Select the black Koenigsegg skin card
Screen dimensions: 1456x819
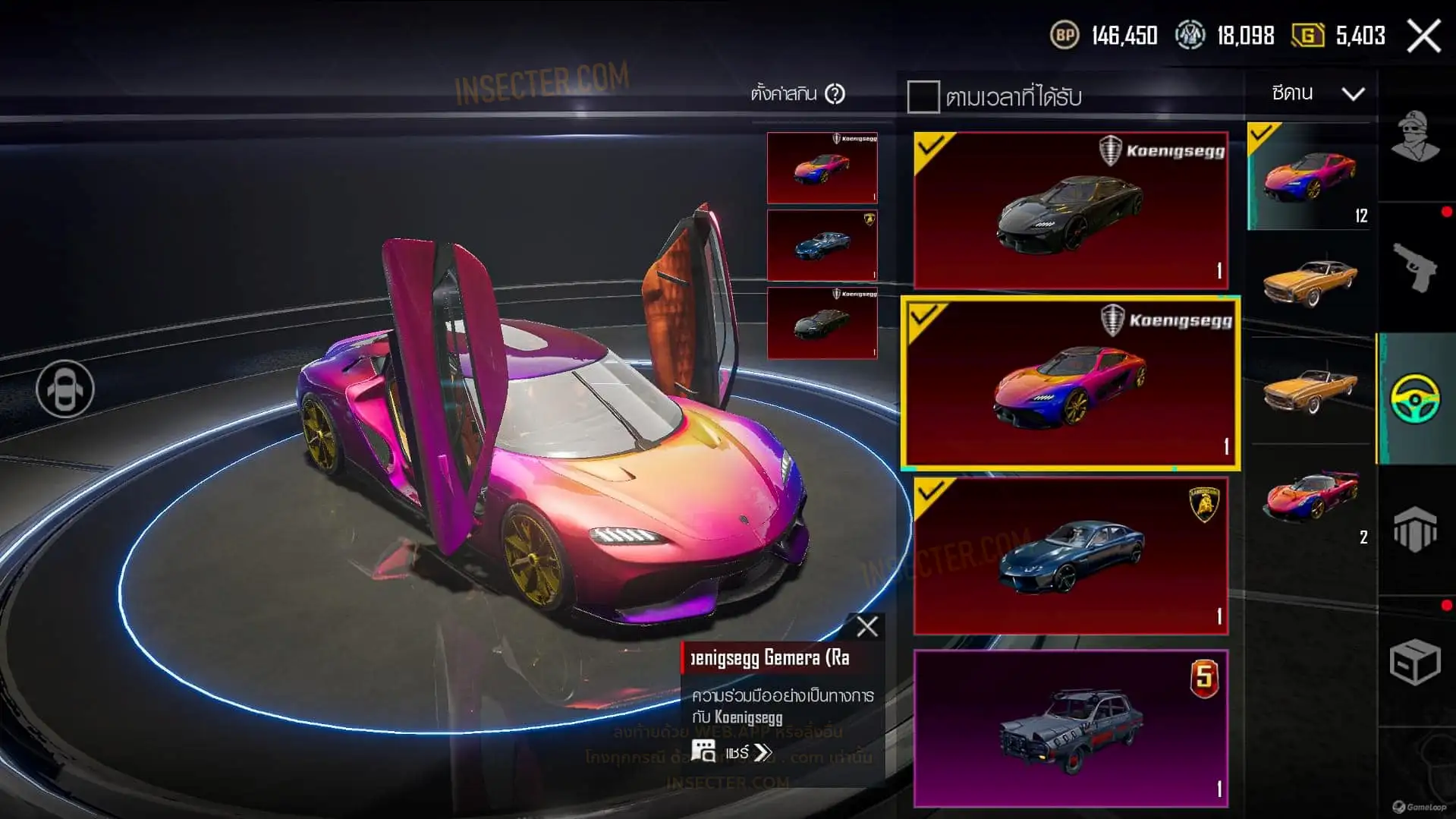point(1071,210)
